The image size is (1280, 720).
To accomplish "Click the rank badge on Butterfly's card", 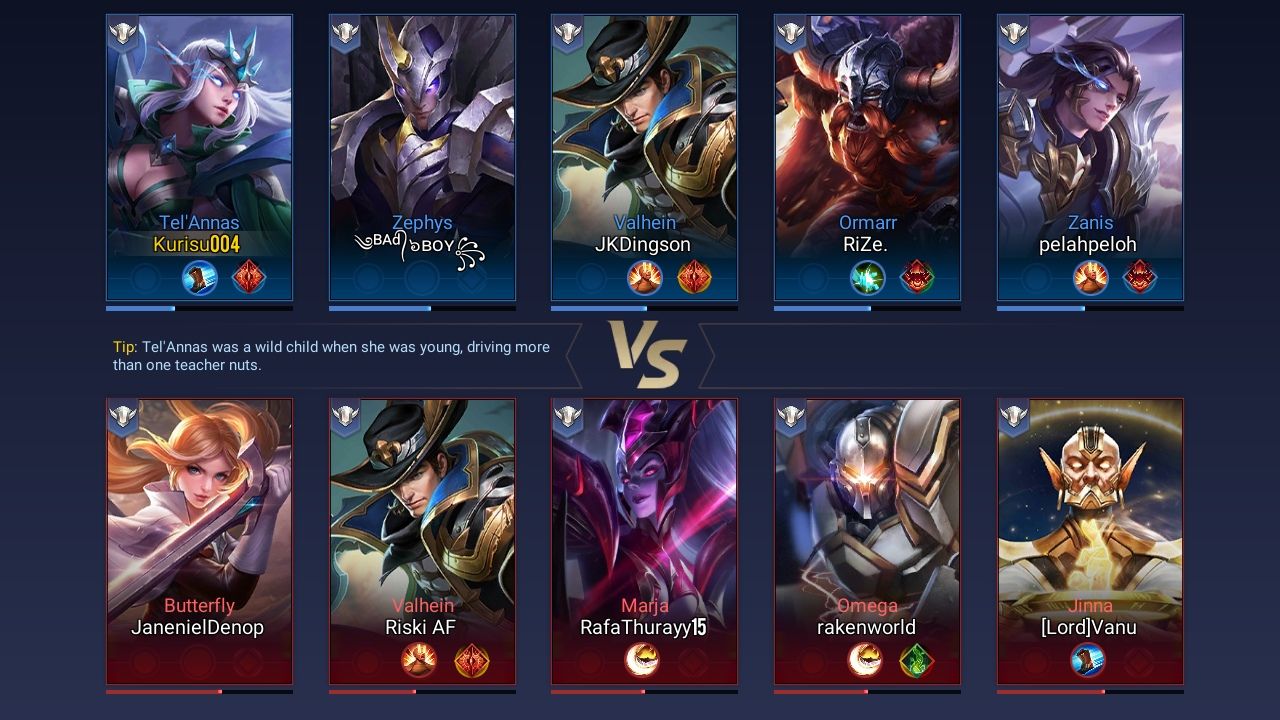I will (122, 416).
